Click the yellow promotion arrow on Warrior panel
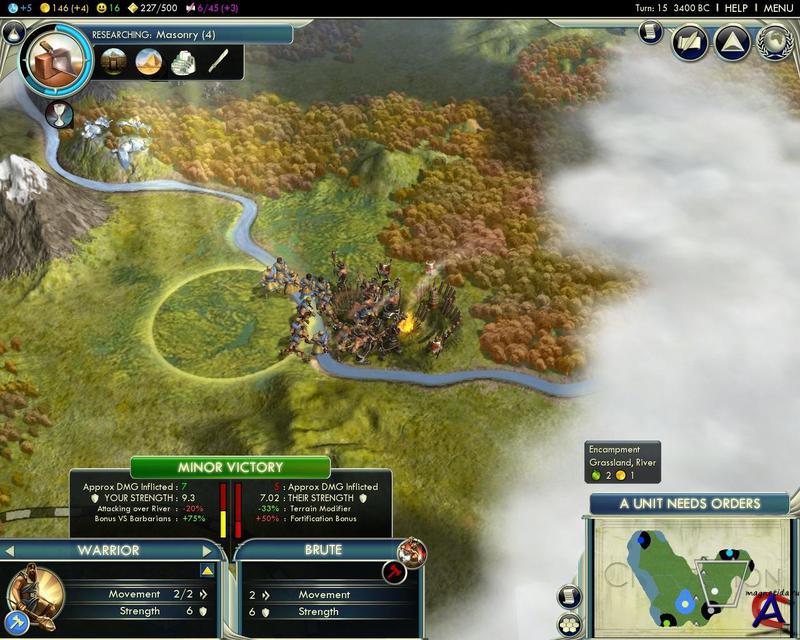 [x=207, y=571]
